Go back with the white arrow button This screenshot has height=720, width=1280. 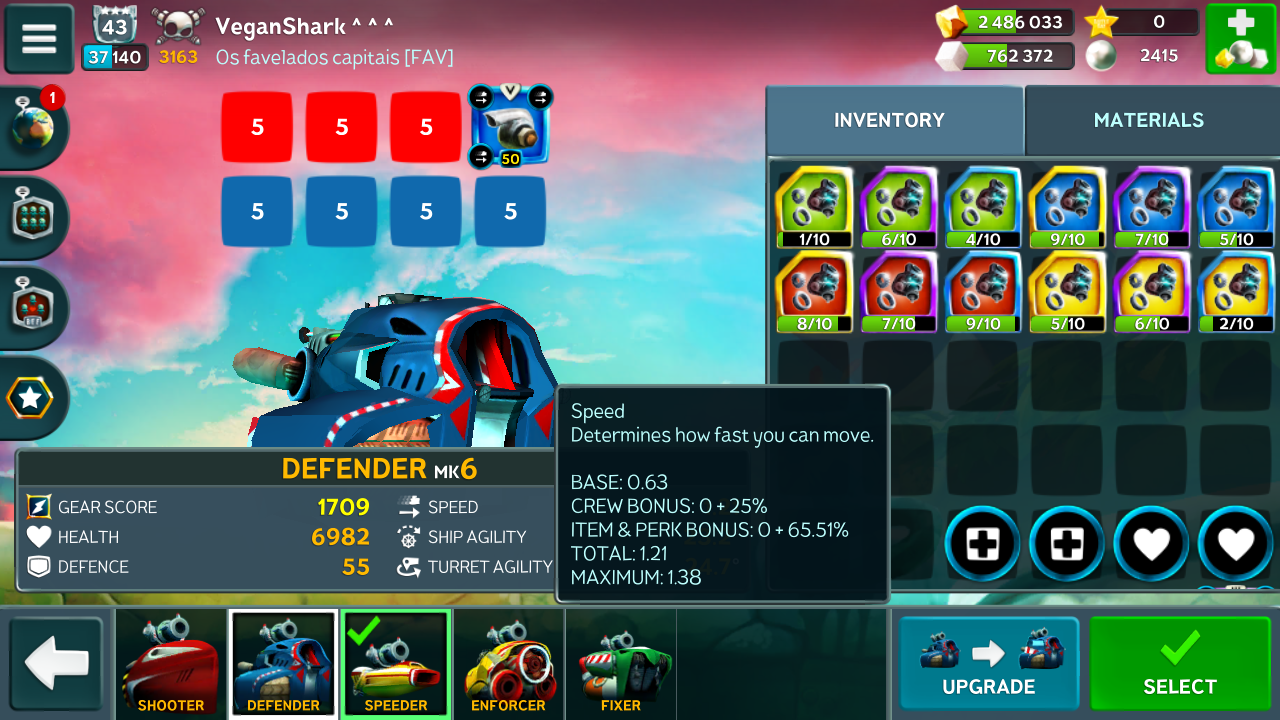57,665
